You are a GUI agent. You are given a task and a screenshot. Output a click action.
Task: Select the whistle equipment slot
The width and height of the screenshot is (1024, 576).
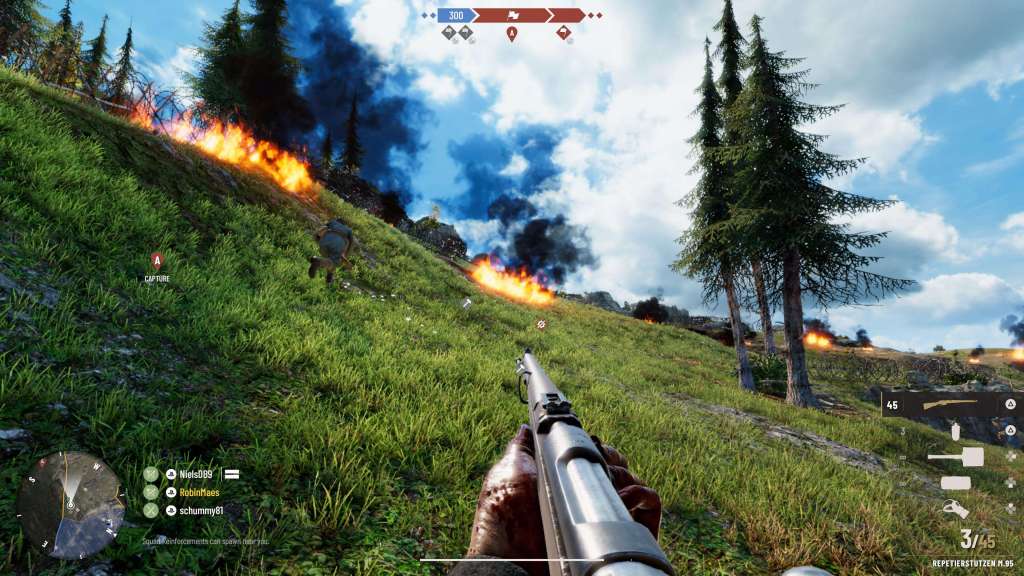[x=955, y=509]
